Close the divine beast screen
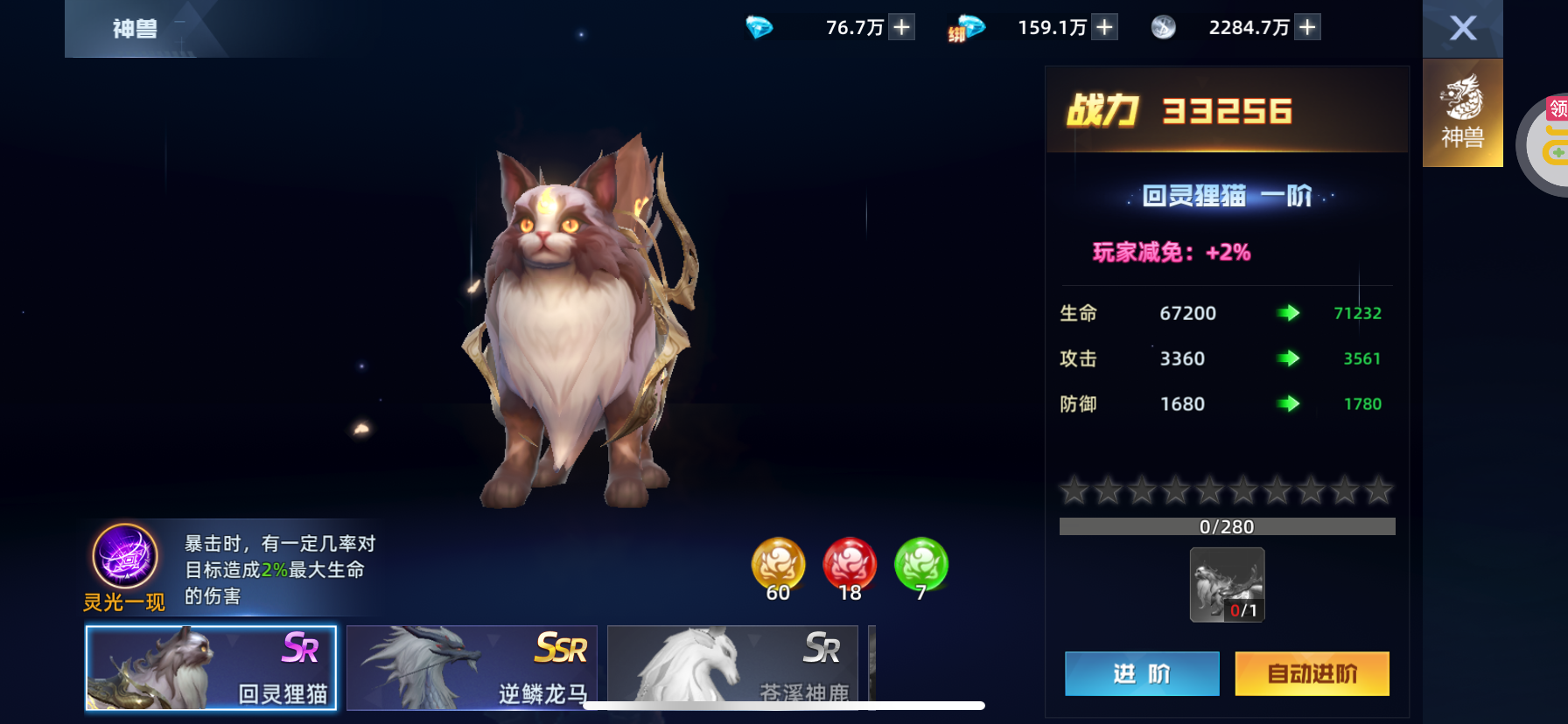This screenshot has height=724, width=1568. click(1462, 28)
